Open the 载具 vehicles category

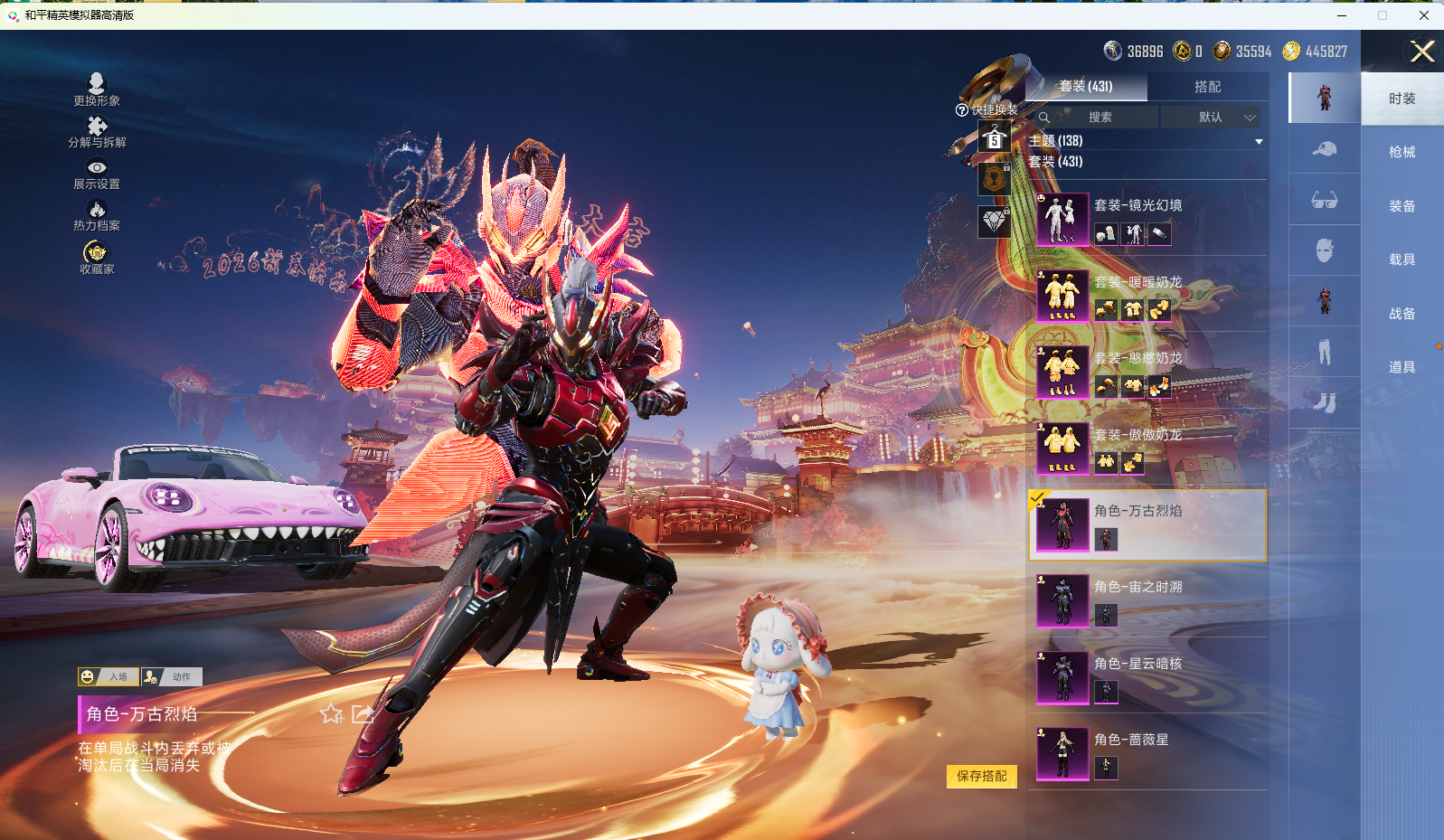click(x=1402, y=260)
